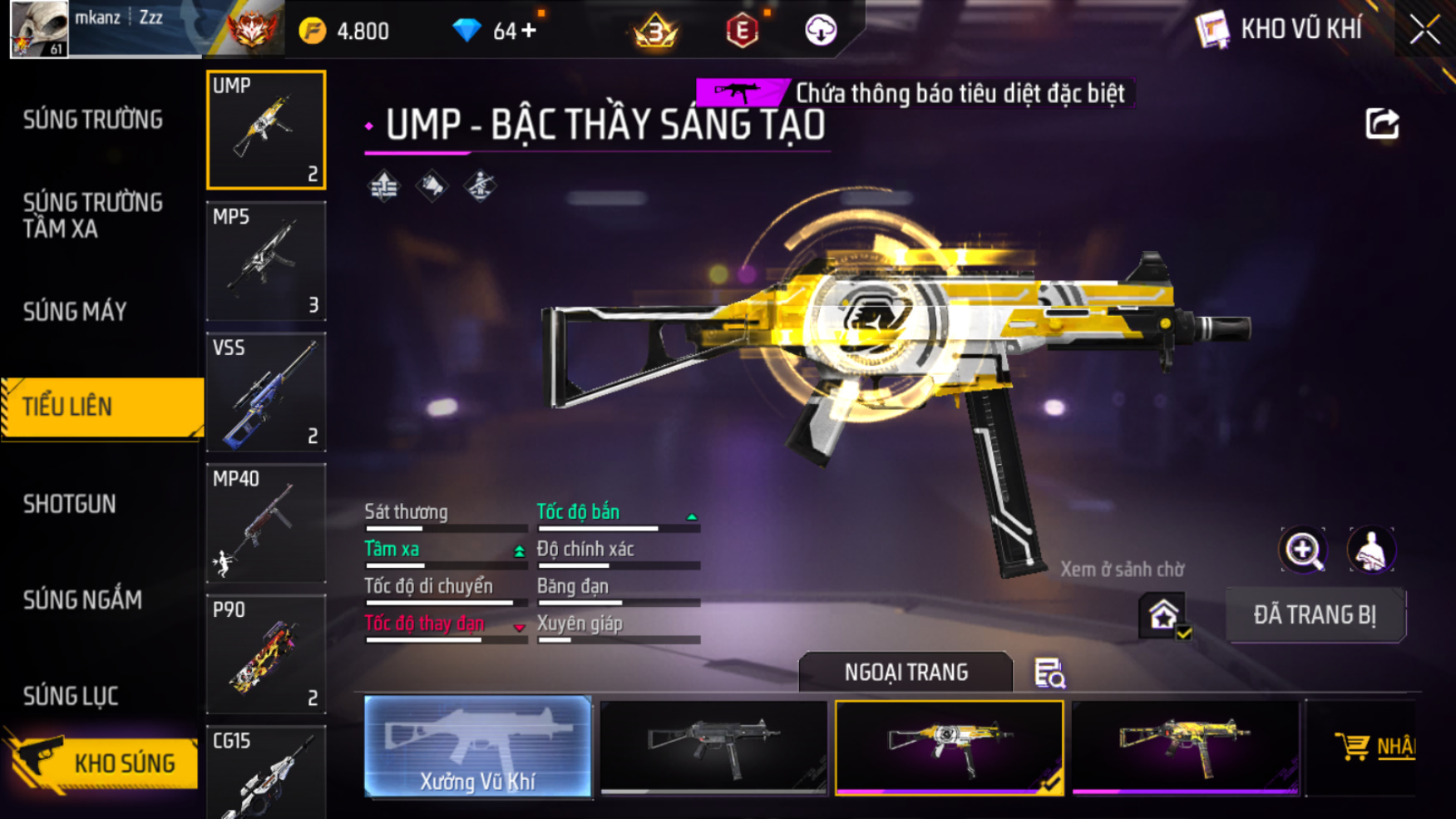Select the default black UMP skin
This screenshot has height=819, width=1456.
coord(713,747)
